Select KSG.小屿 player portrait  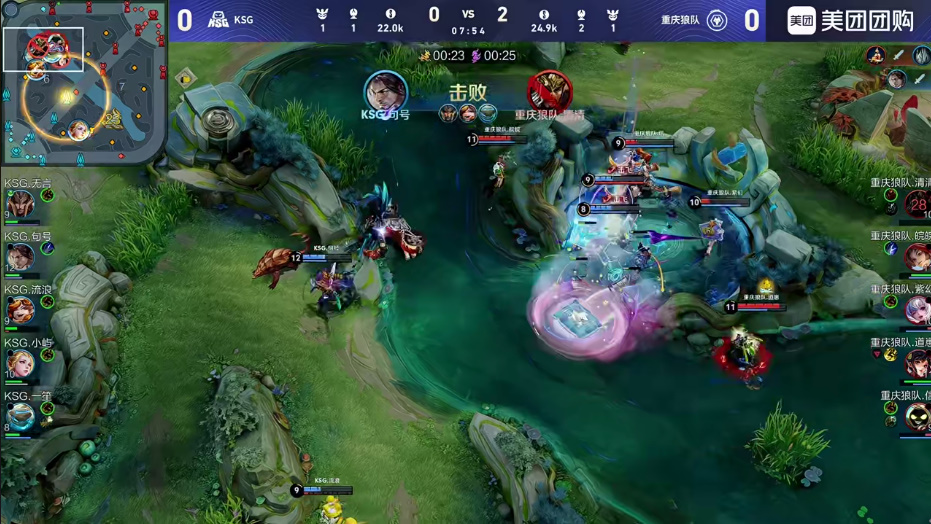(x=20, y=363)
